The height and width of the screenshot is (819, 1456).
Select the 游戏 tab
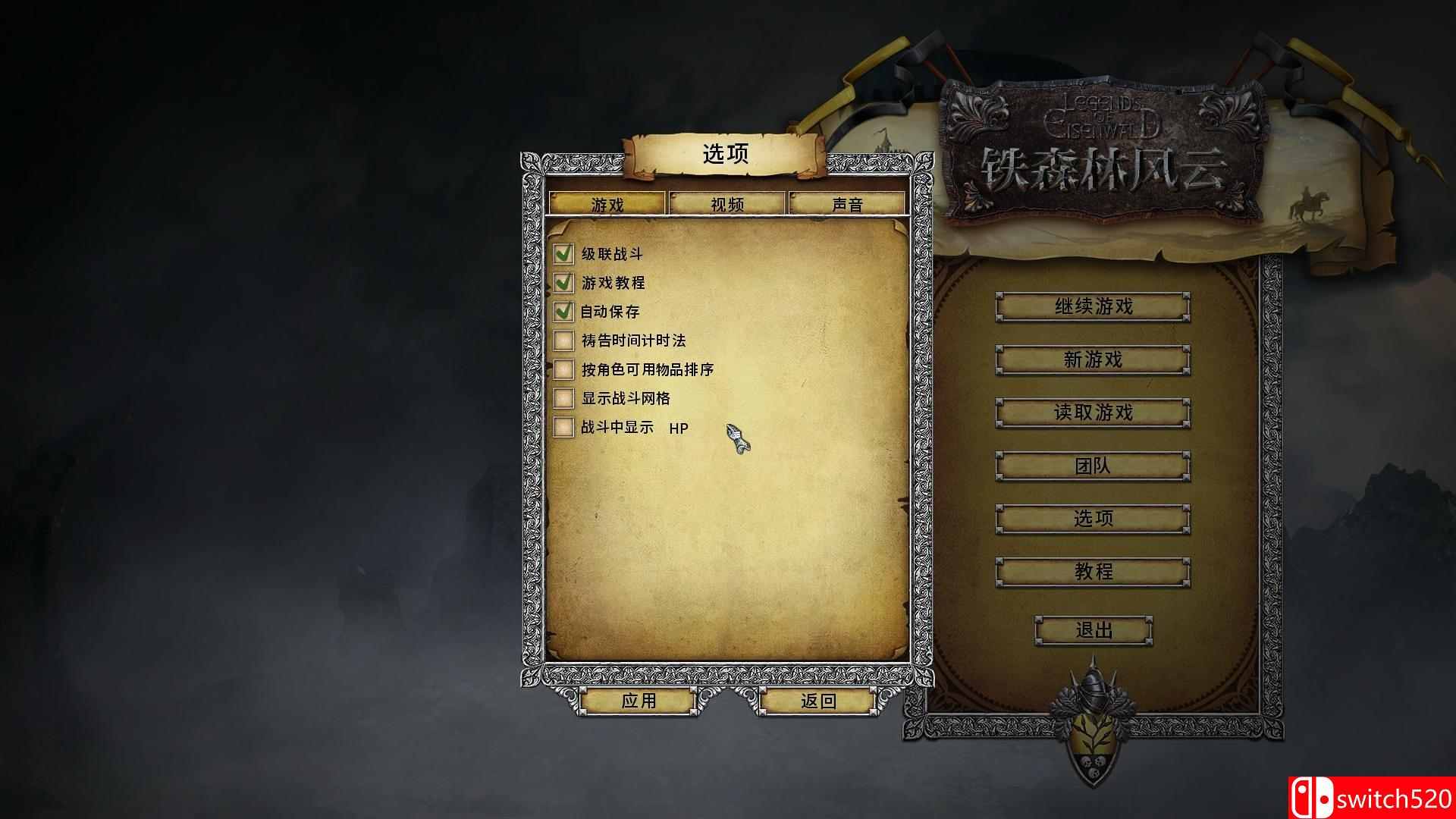(608, 203)
